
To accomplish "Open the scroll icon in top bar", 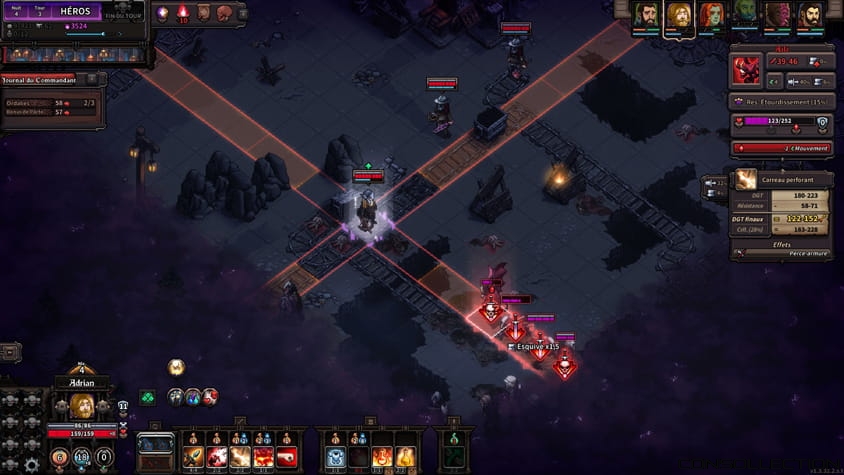I will [x=203, y=13].
